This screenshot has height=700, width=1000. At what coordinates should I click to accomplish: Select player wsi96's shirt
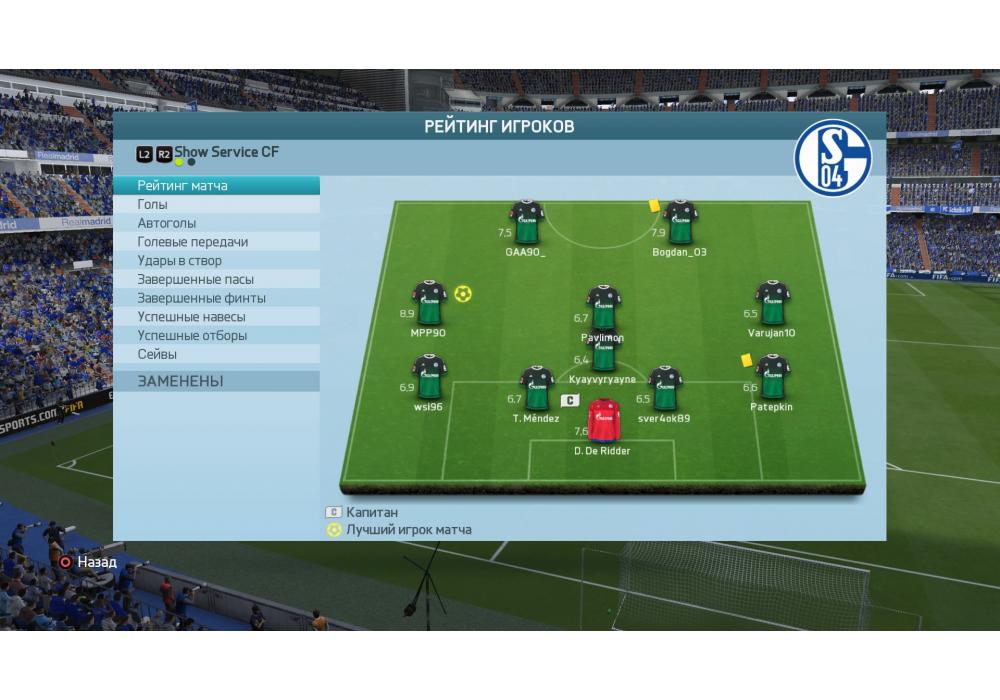tap(430, 378)
